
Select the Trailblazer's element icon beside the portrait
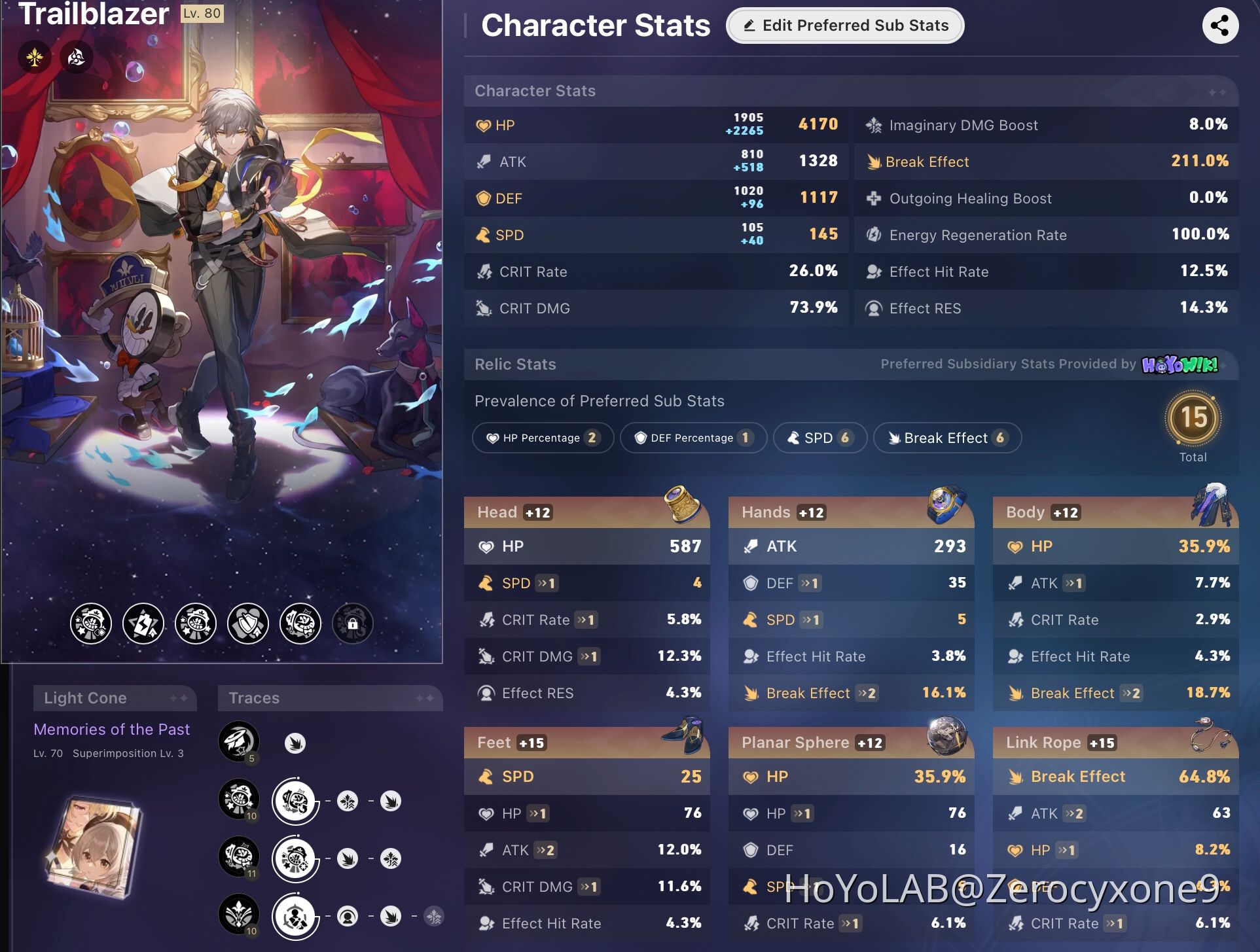coord(76,58)
